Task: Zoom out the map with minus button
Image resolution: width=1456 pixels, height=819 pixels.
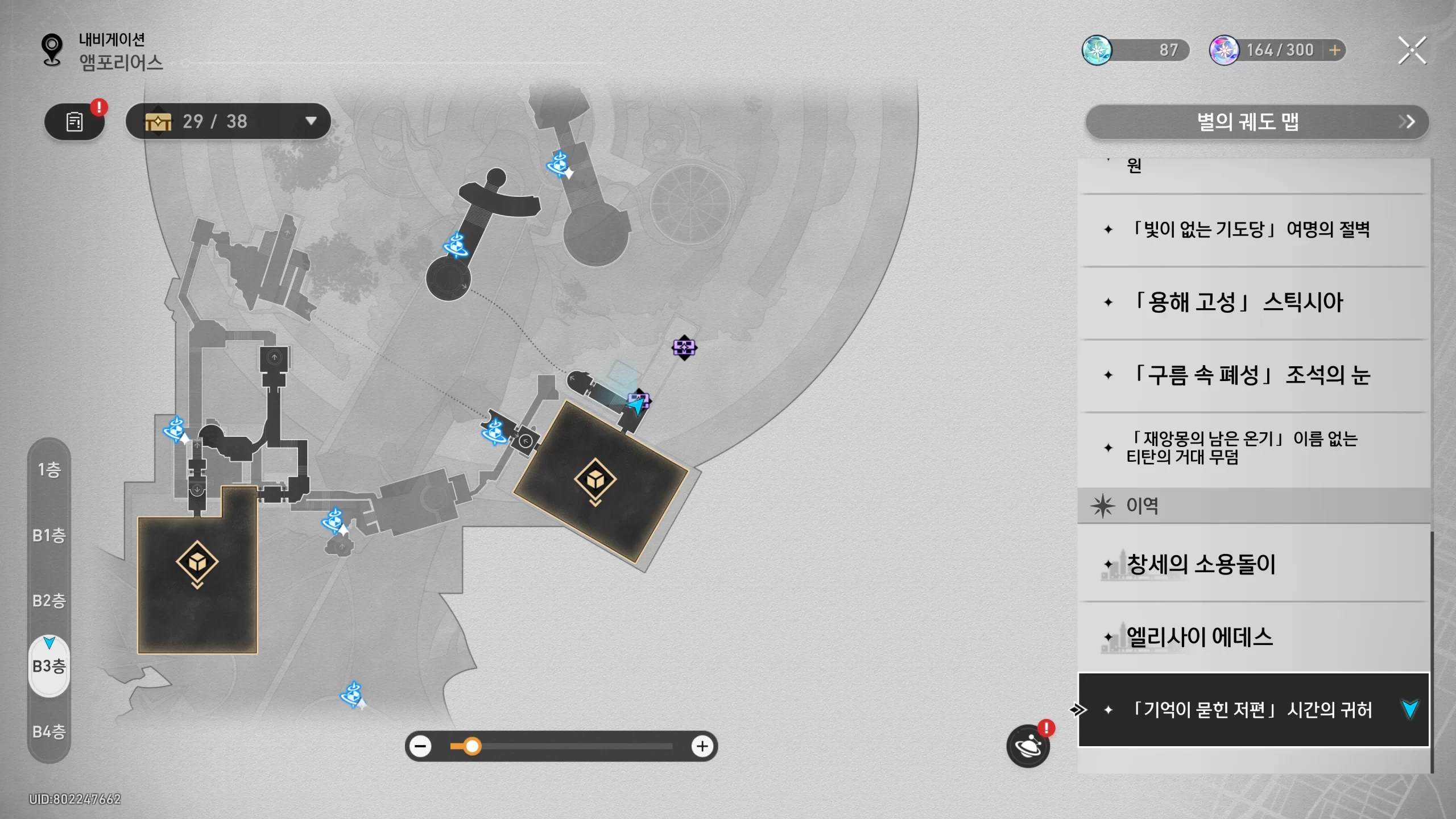Action: coord(421,746)
